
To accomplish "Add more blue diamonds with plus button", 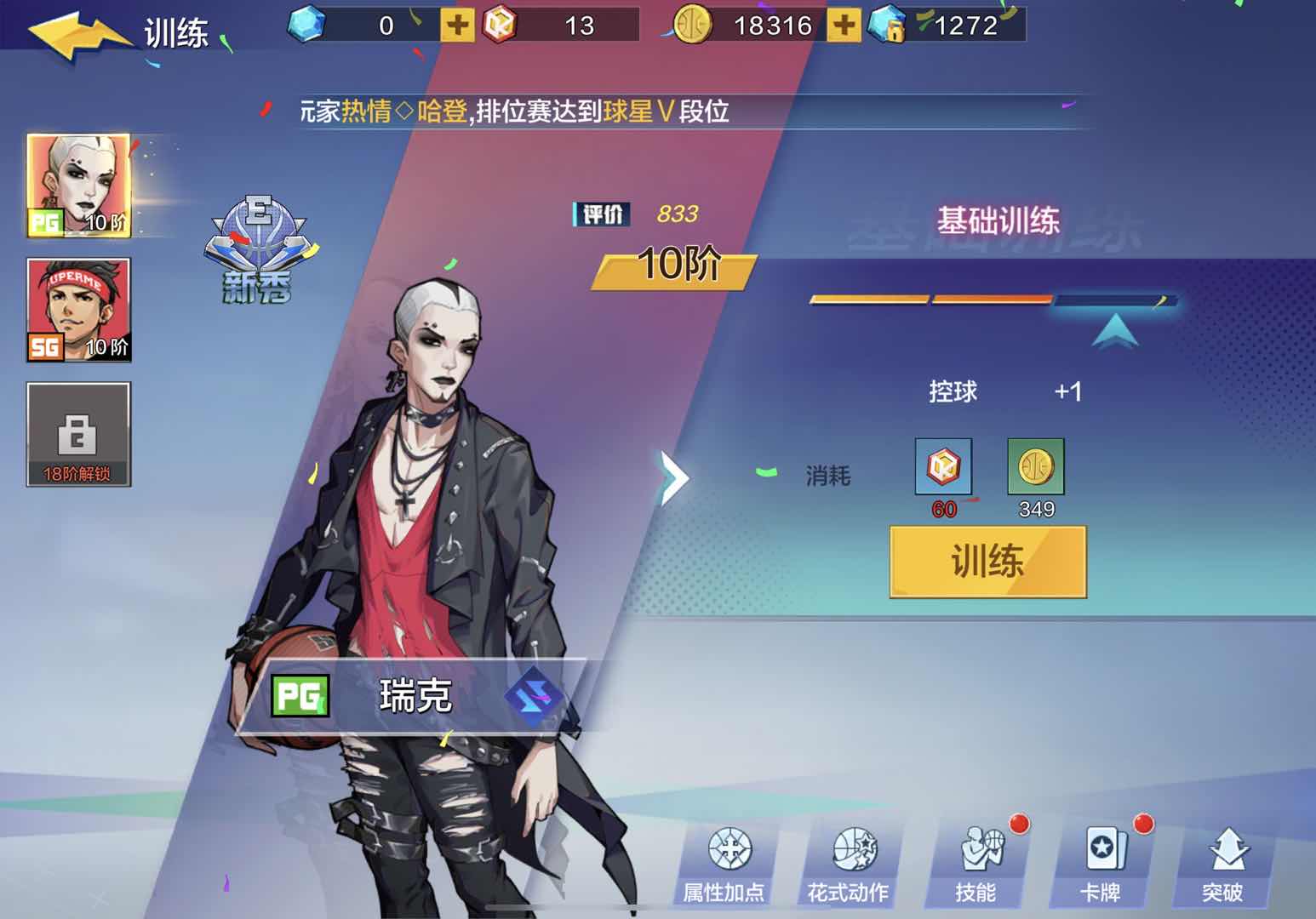I will [x=456, y=26].
